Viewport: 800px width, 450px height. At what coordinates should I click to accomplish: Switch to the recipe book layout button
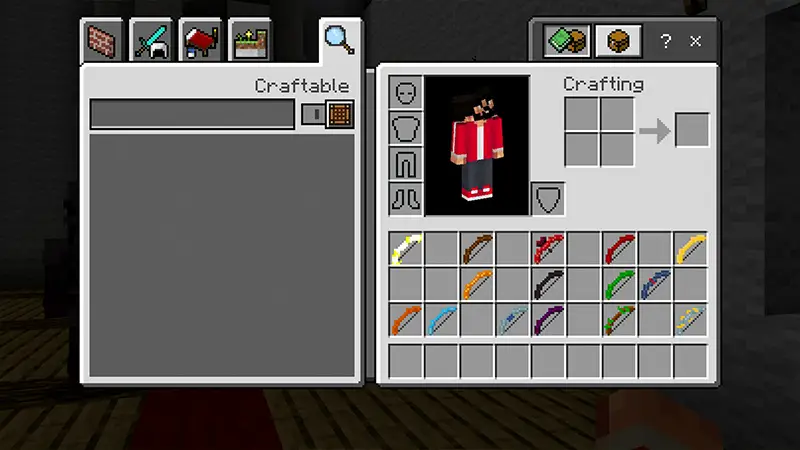[x=565, y=41]
